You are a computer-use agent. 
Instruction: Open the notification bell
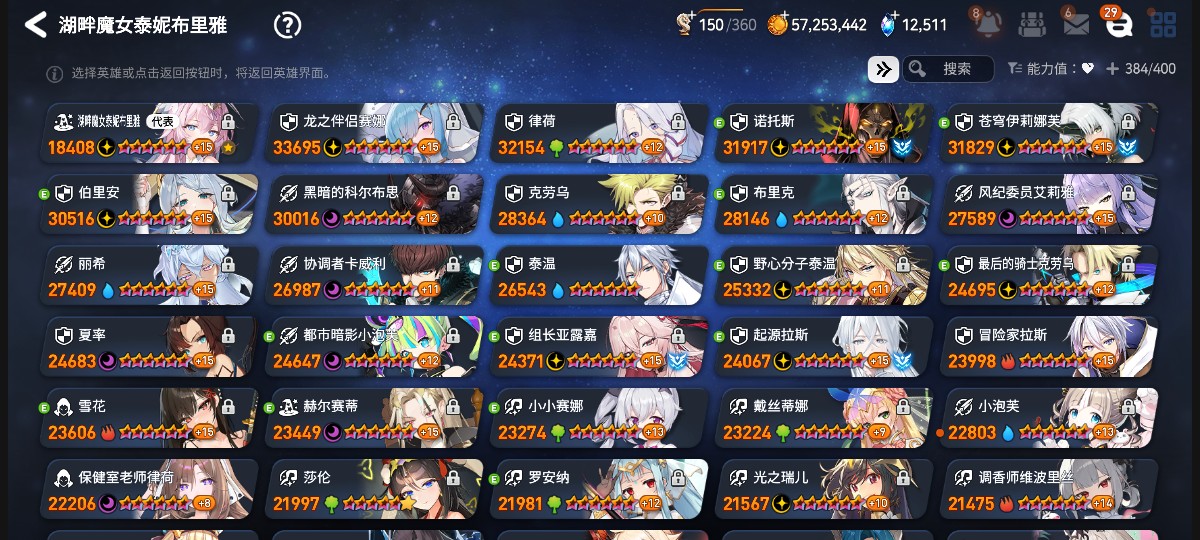tap(983, 24)
